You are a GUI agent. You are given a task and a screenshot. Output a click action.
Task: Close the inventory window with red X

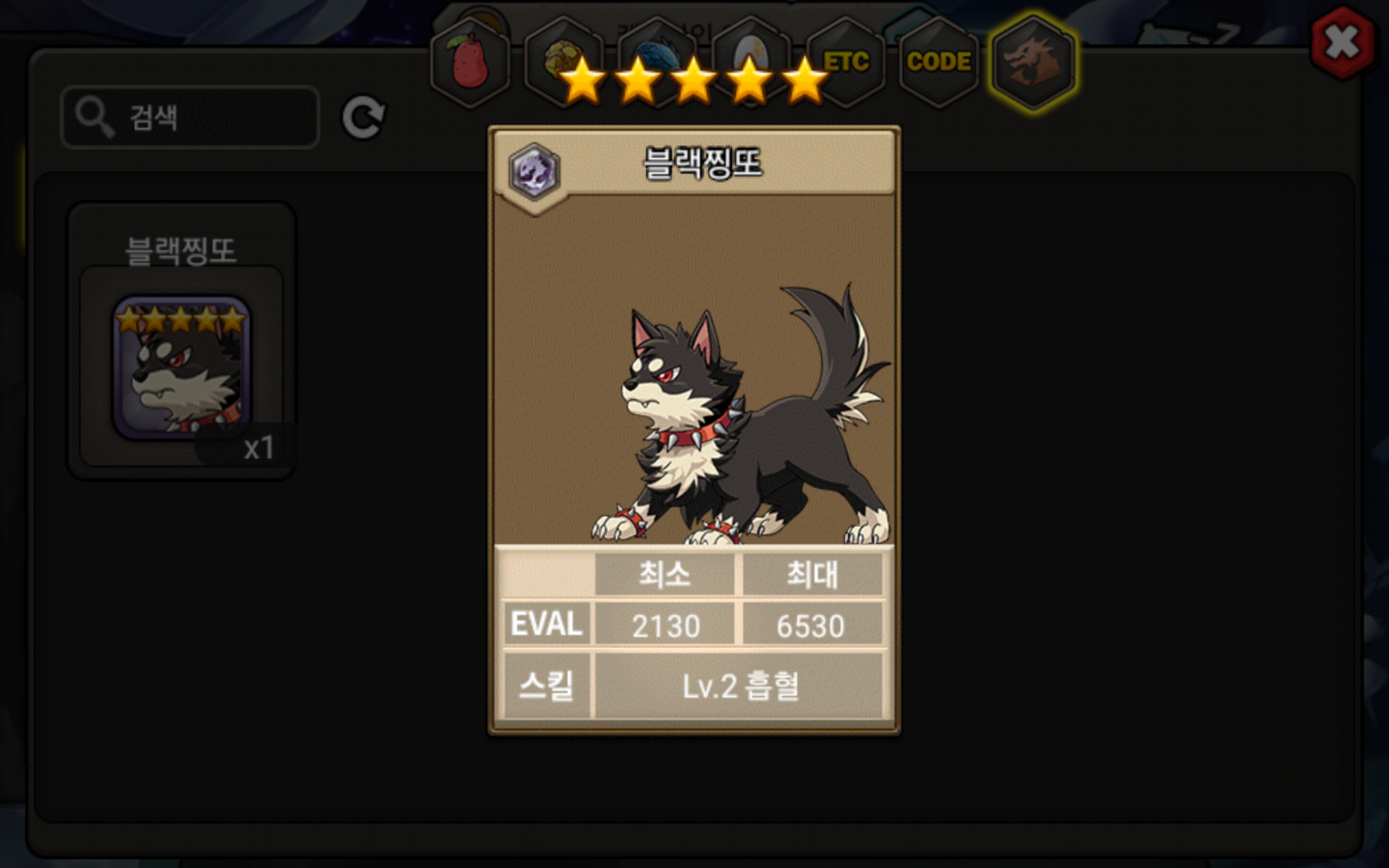[x=1342, y=43]
